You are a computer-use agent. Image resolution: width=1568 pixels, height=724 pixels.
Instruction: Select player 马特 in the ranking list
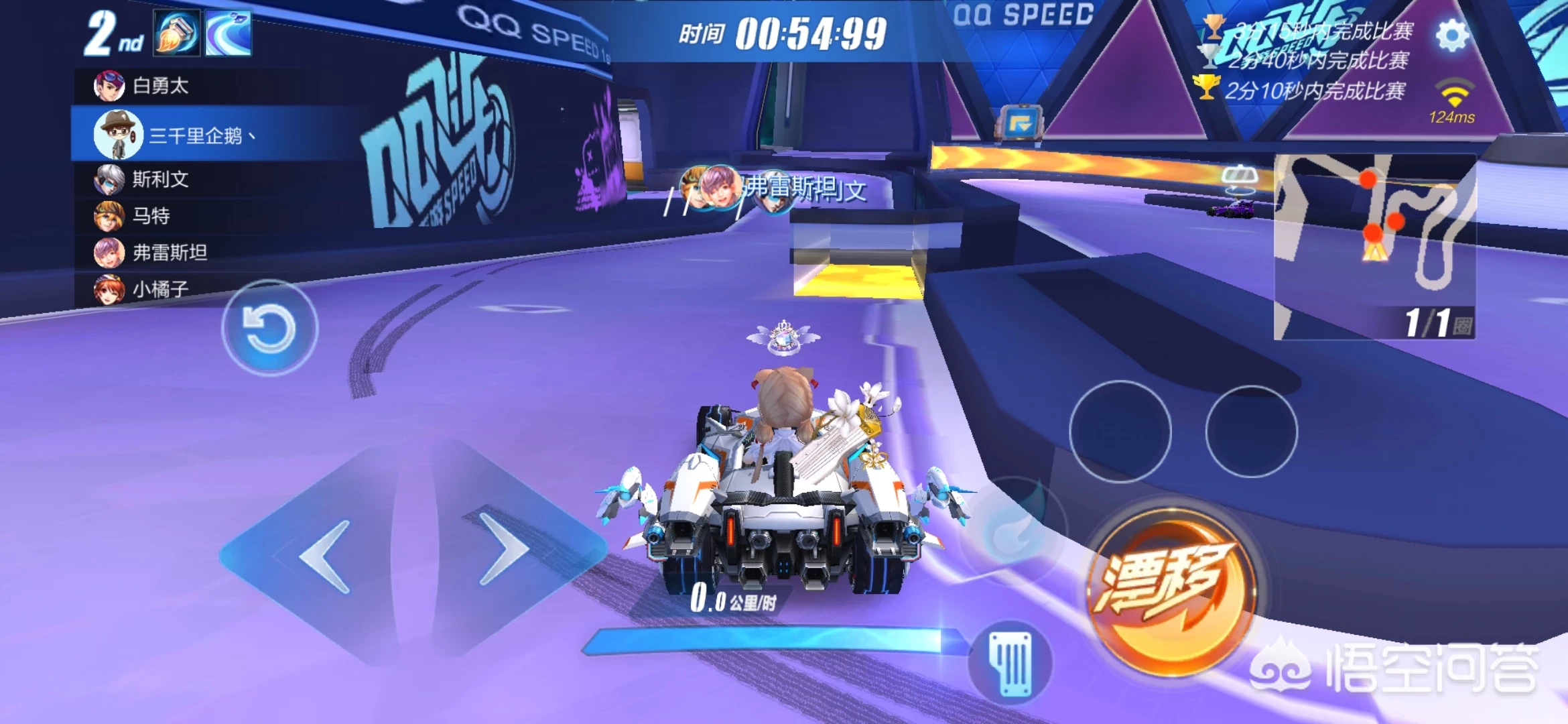(150, 216)
